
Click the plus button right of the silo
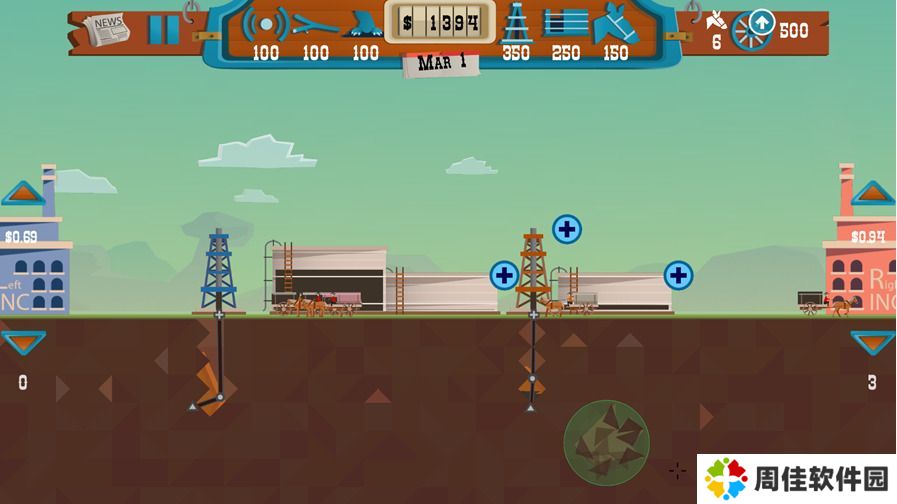pyautogui.click(x=678, y=275)
